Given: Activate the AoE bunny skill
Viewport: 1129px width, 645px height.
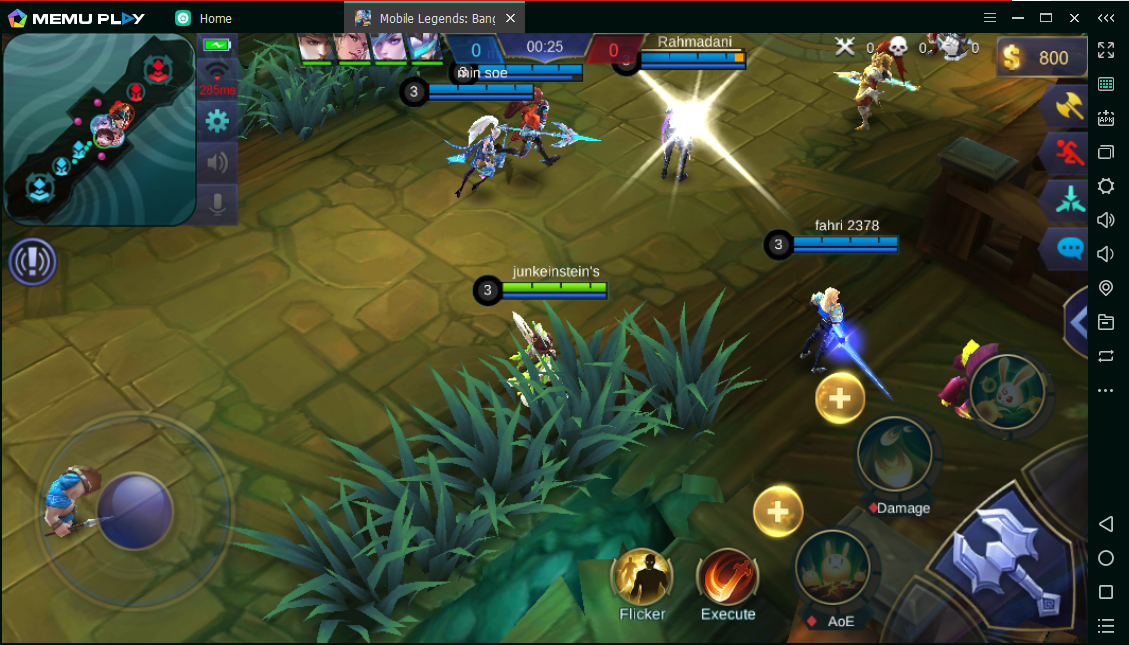Looking at the screenshot, I should pos(832,568).
